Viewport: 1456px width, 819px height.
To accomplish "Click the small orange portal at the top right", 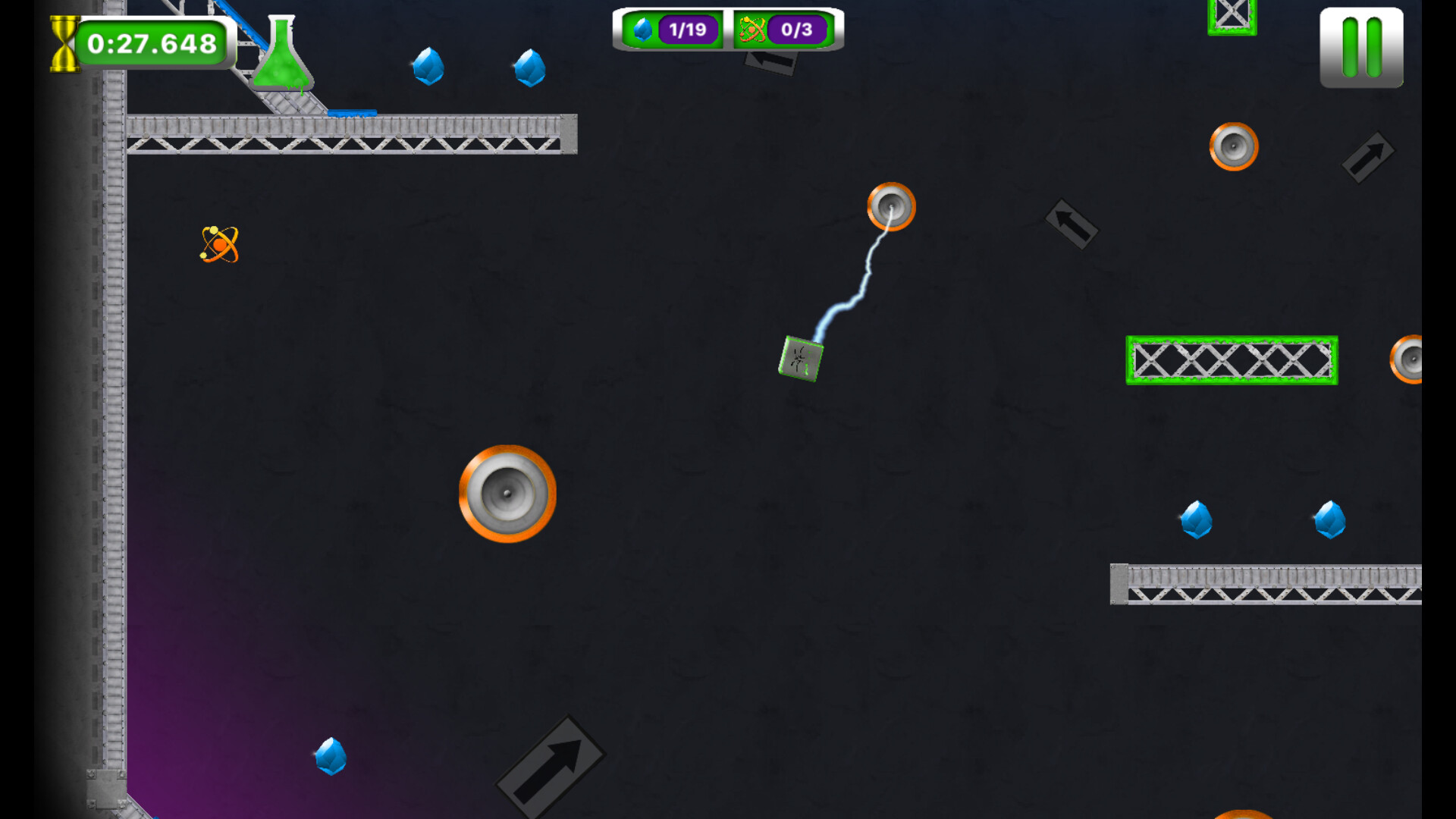I will pos(1232,145).
